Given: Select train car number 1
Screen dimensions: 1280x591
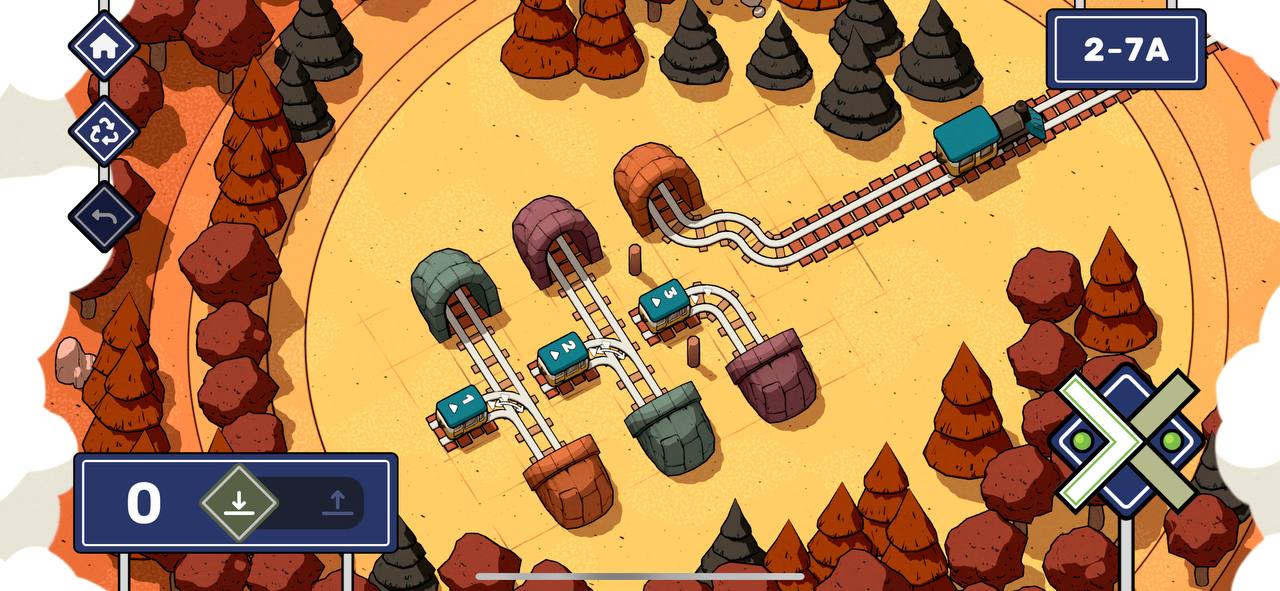Looking at the screenshot, I should 462,410.
